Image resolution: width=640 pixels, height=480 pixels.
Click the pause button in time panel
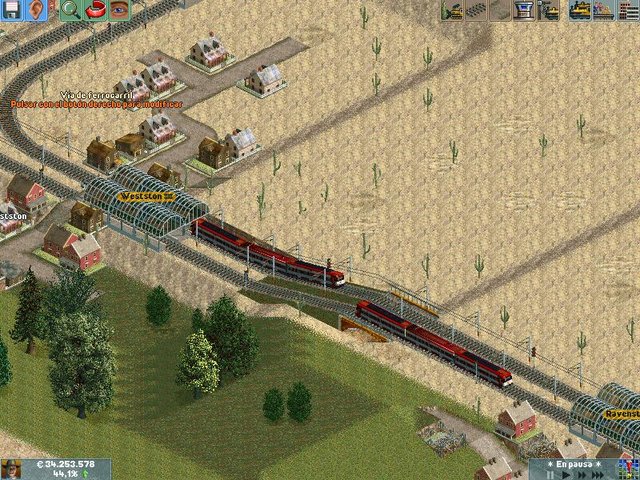point(549,475)
